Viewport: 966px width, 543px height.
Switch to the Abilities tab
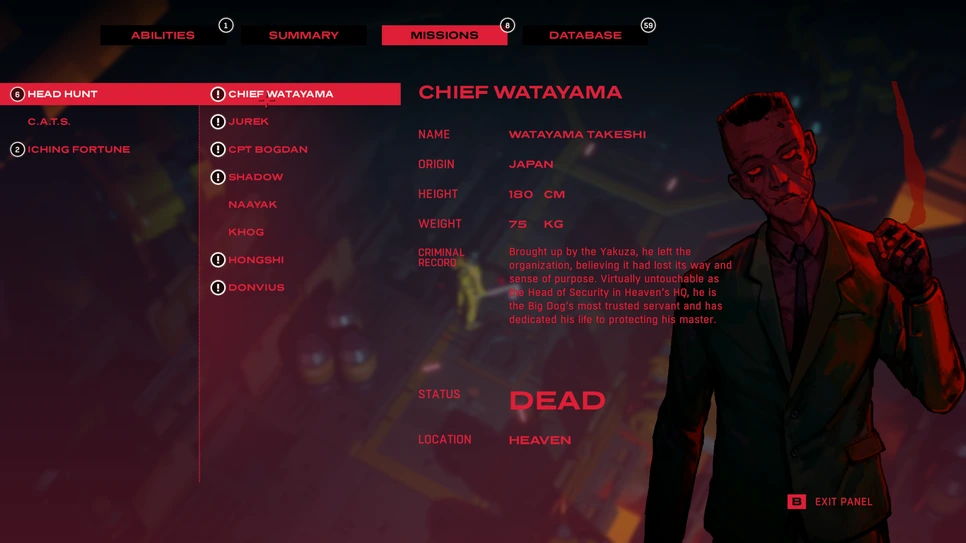click(x=162, y=35)
